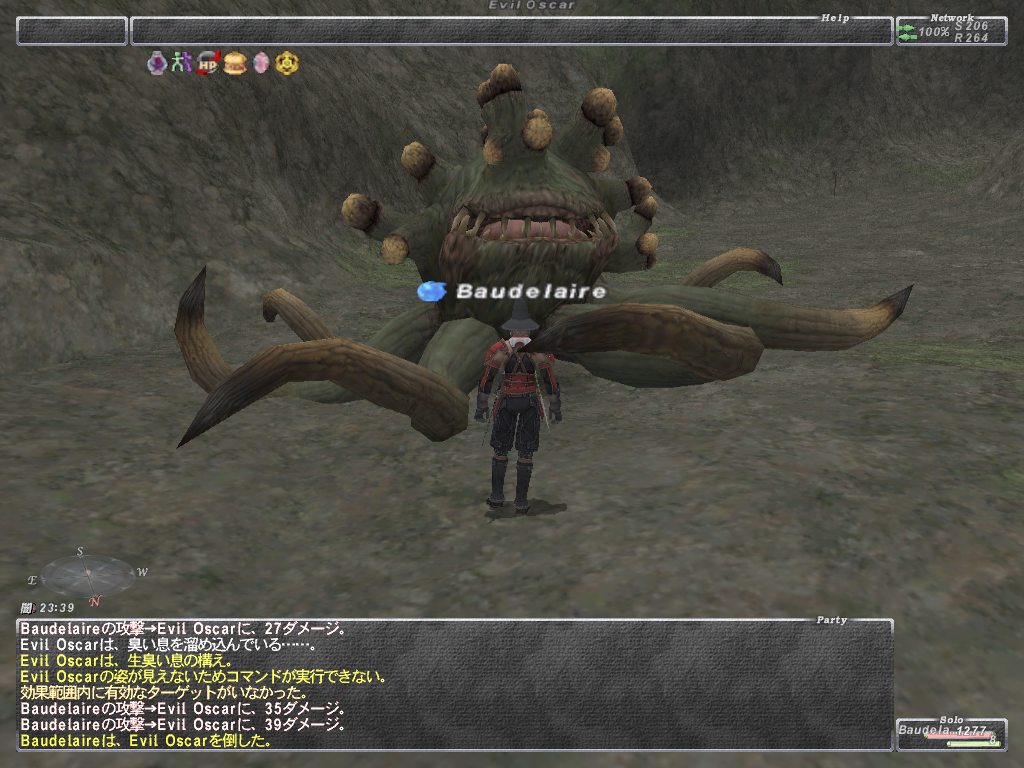This screenshot has width=1024, height=768.
Task: Open the Help message bar
Action: click(511, 31)
